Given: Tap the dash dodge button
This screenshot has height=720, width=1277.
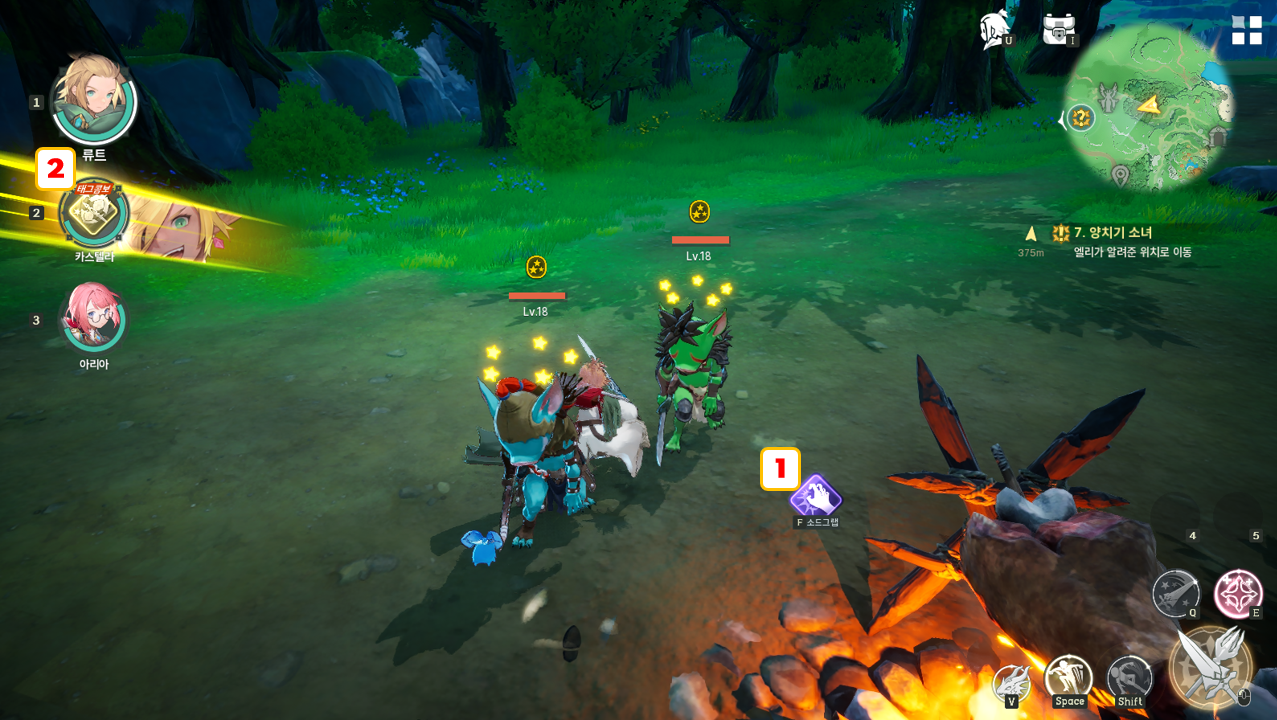Looking at the screenshot, I should [x=1130, y=679].
